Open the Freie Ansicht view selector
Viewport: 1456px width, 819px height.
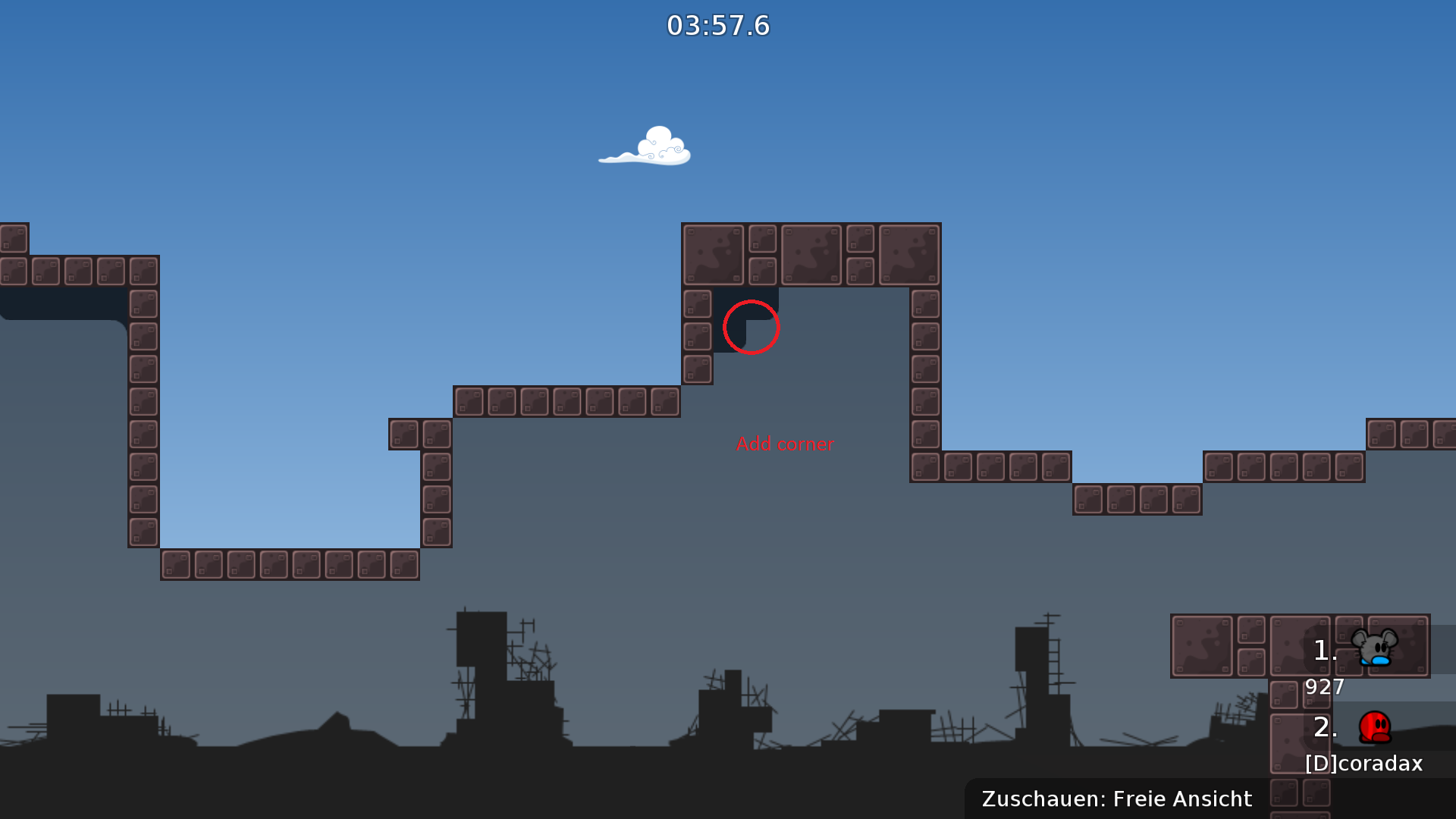(1181, 798)
